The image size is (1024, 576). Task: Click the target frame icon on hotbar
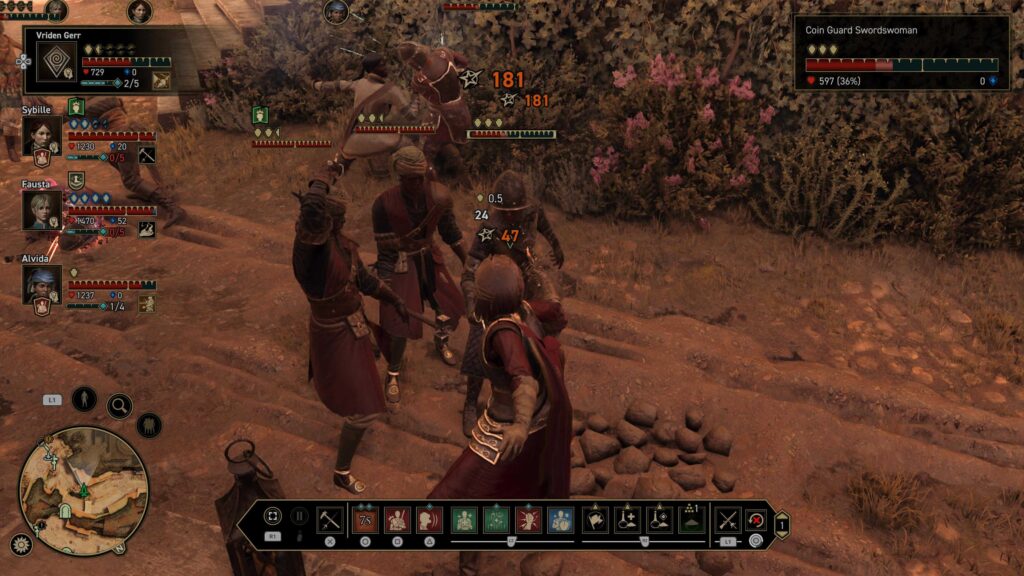pos(272,517)
